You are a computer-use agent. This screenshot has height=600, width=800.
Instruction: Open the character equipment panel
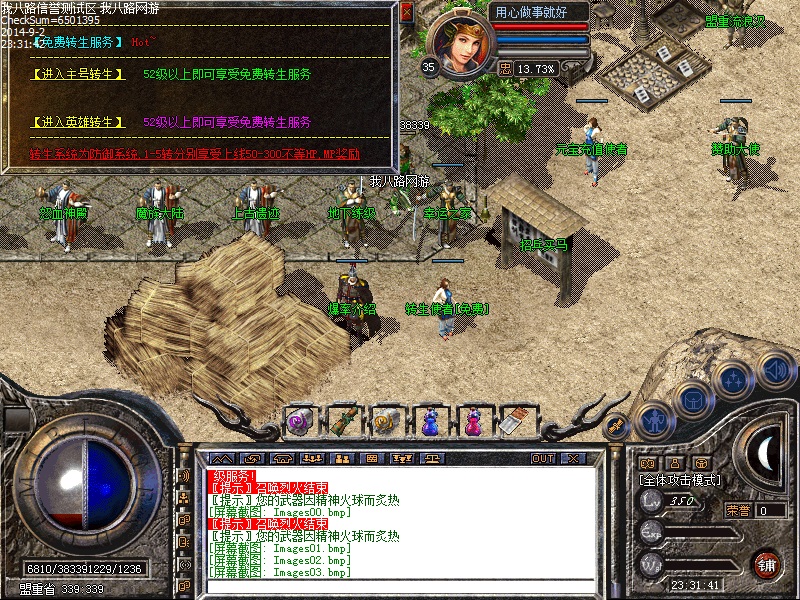[653, 418]
